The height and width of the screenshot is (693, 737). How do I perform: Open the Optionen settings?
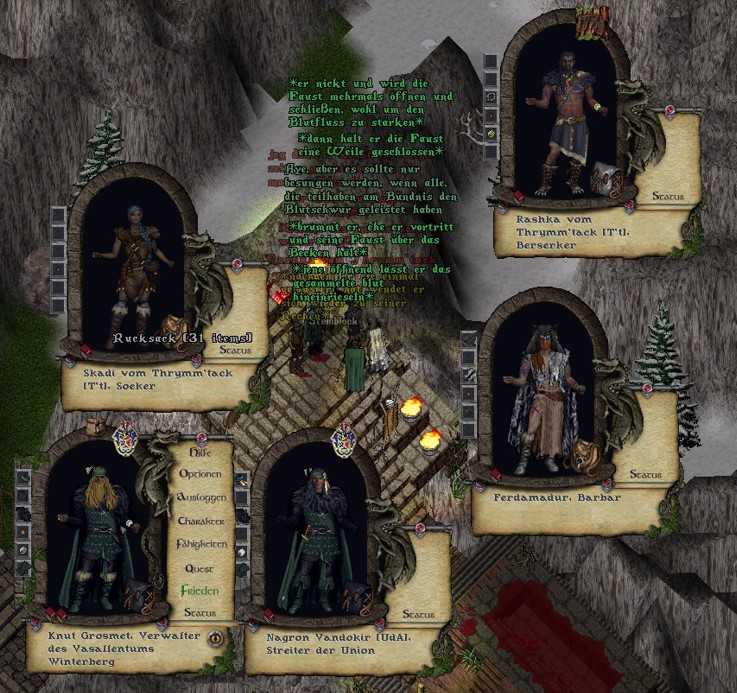coord(200,474)
